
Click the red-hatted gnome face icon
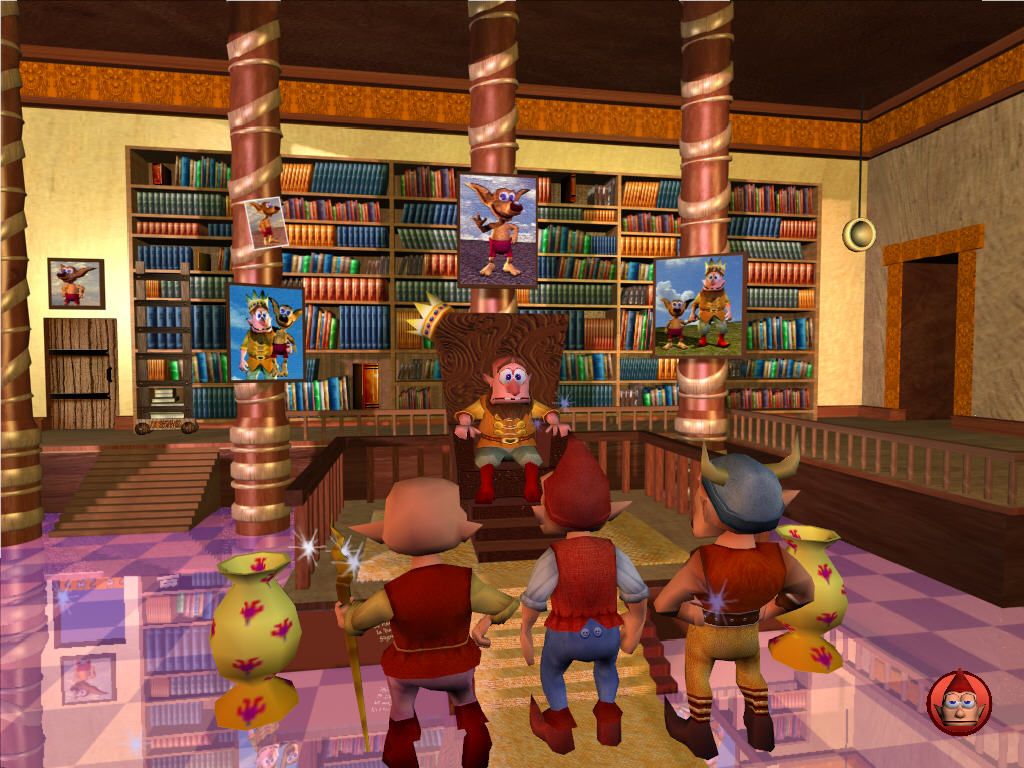point(959,703)
